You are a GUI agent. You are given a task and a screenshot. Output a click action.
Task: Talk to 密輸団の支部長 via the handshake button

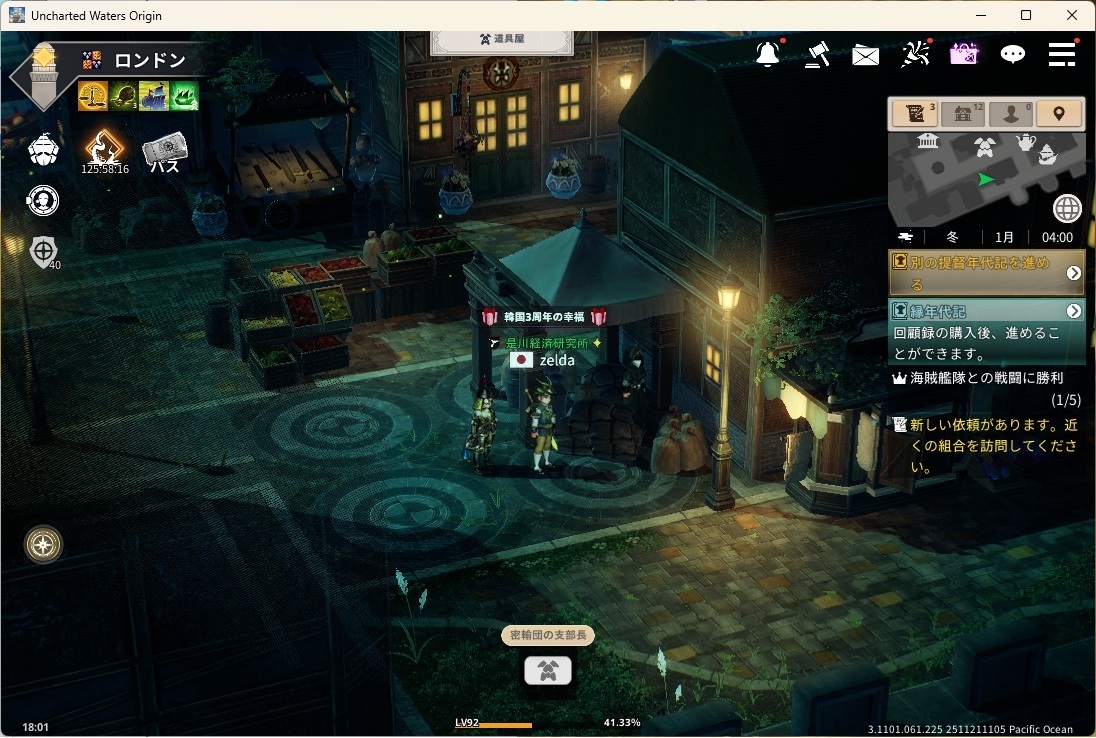click(548, 671)
